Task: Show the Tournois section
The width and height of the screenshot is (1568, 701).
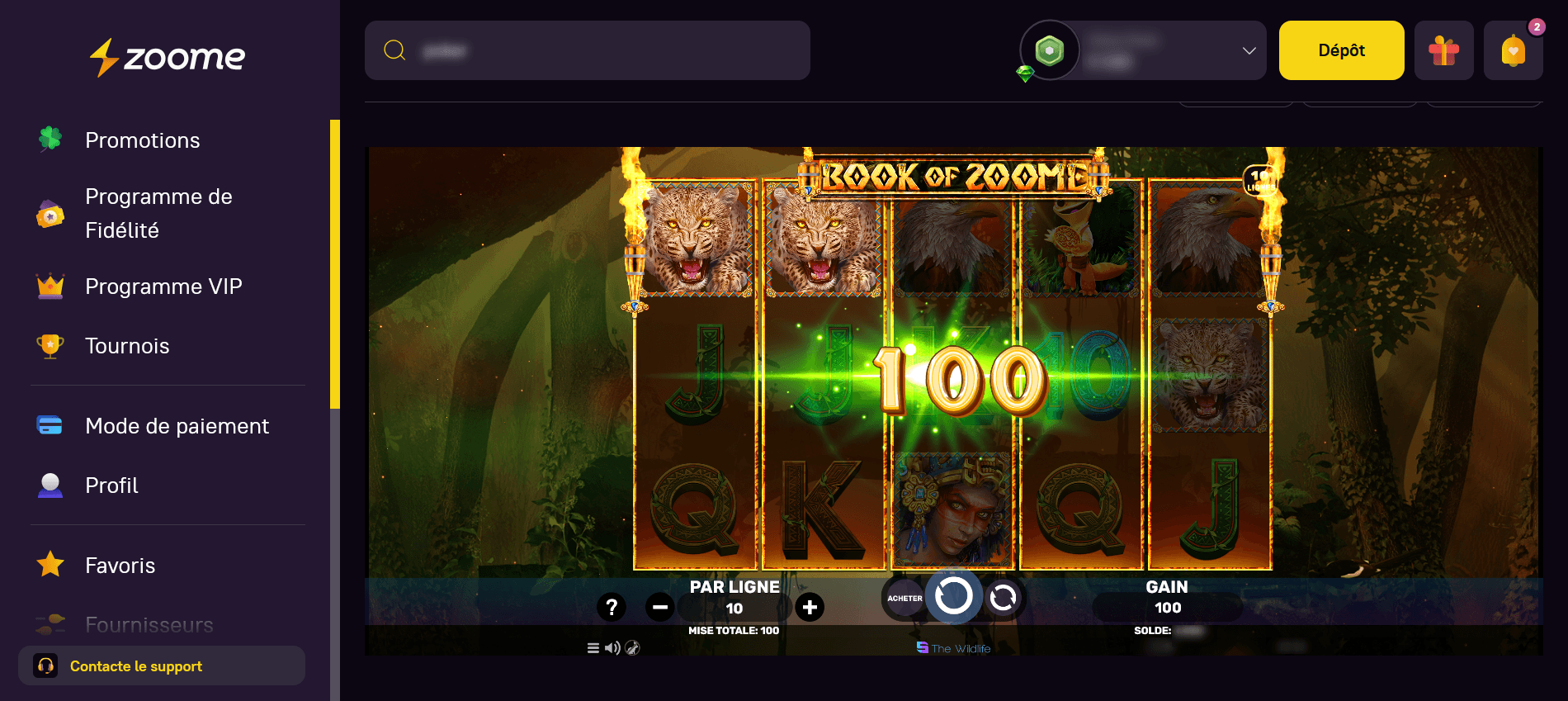Action: pos(127,346)
